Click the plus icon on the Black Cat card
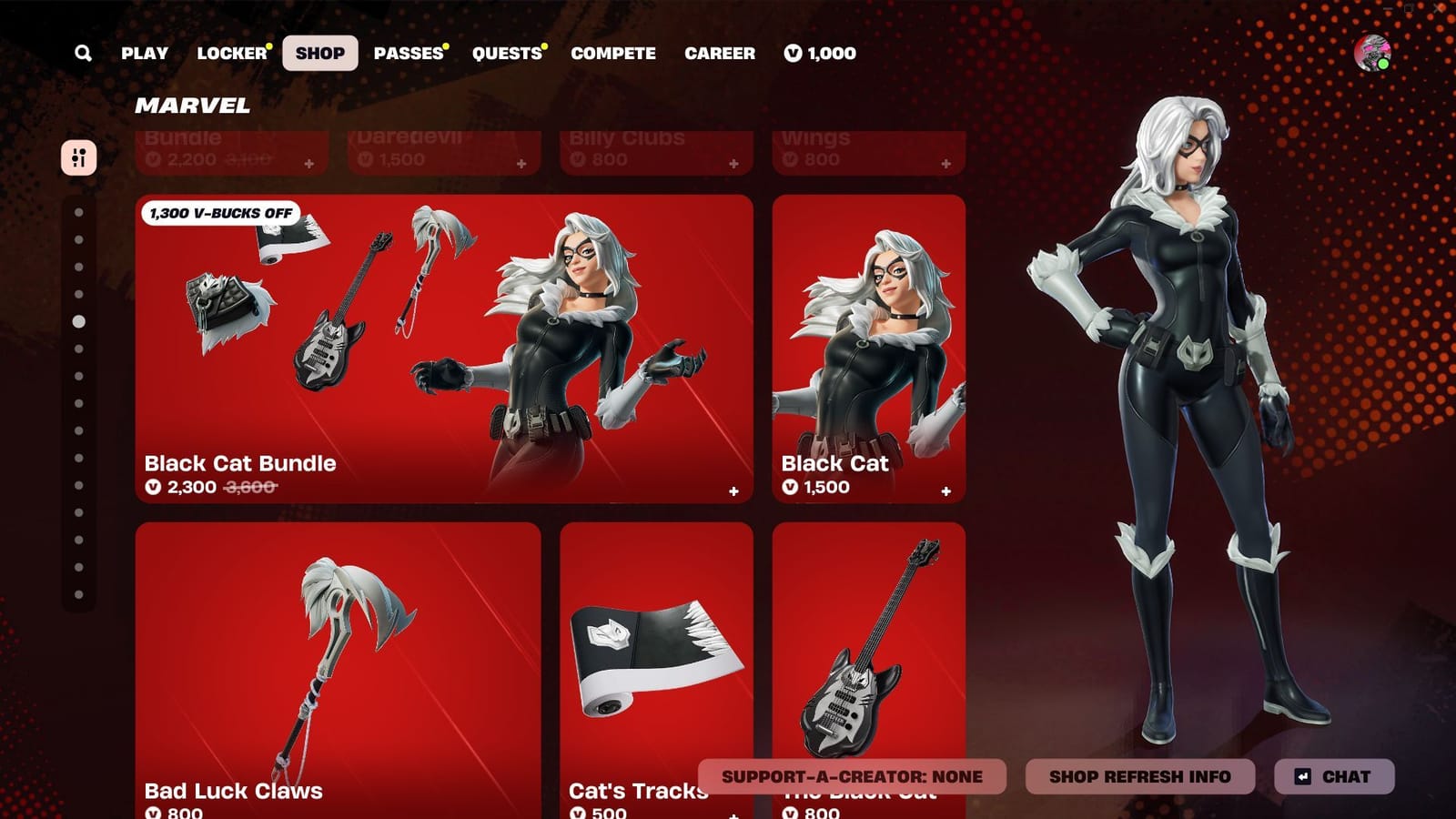Screen dimensions: 1456x819 pyautogui.click(x=945, y=490)
